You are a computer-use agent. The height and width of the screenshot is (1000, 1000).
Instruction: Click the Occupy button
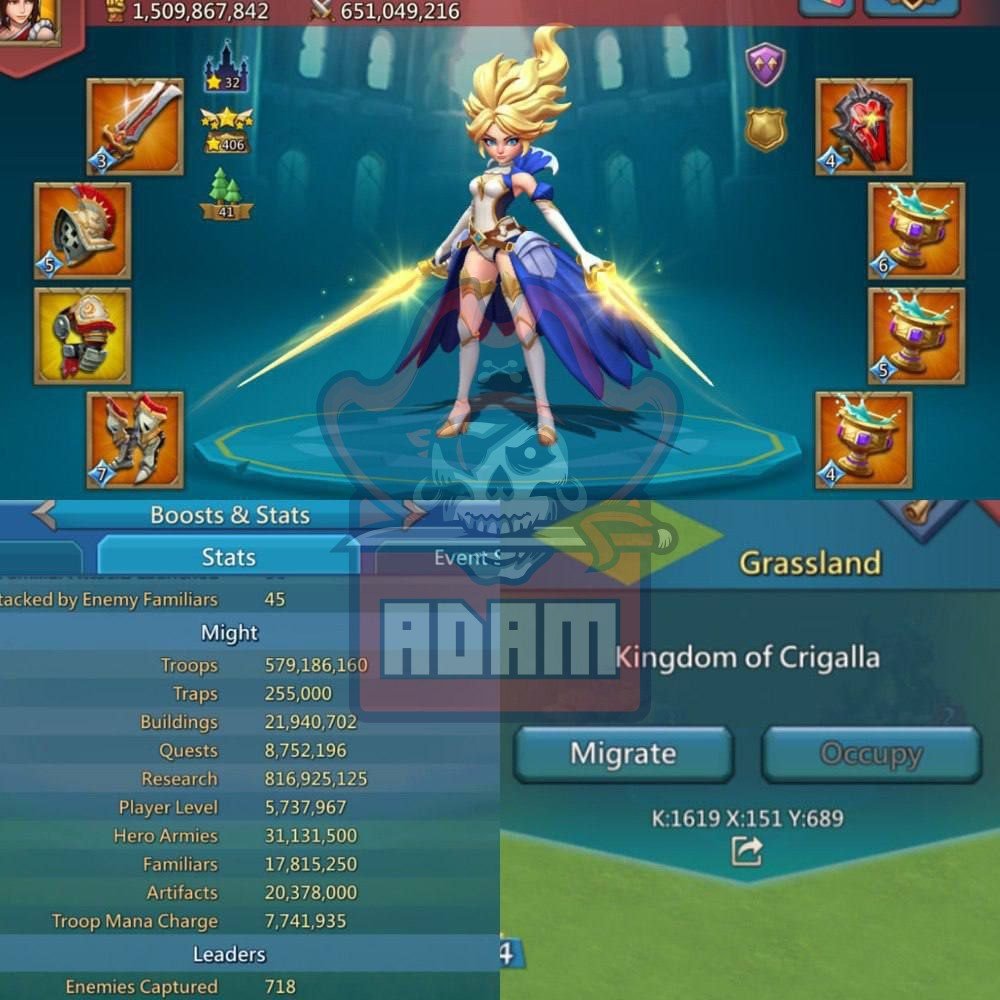pos(870,754)
